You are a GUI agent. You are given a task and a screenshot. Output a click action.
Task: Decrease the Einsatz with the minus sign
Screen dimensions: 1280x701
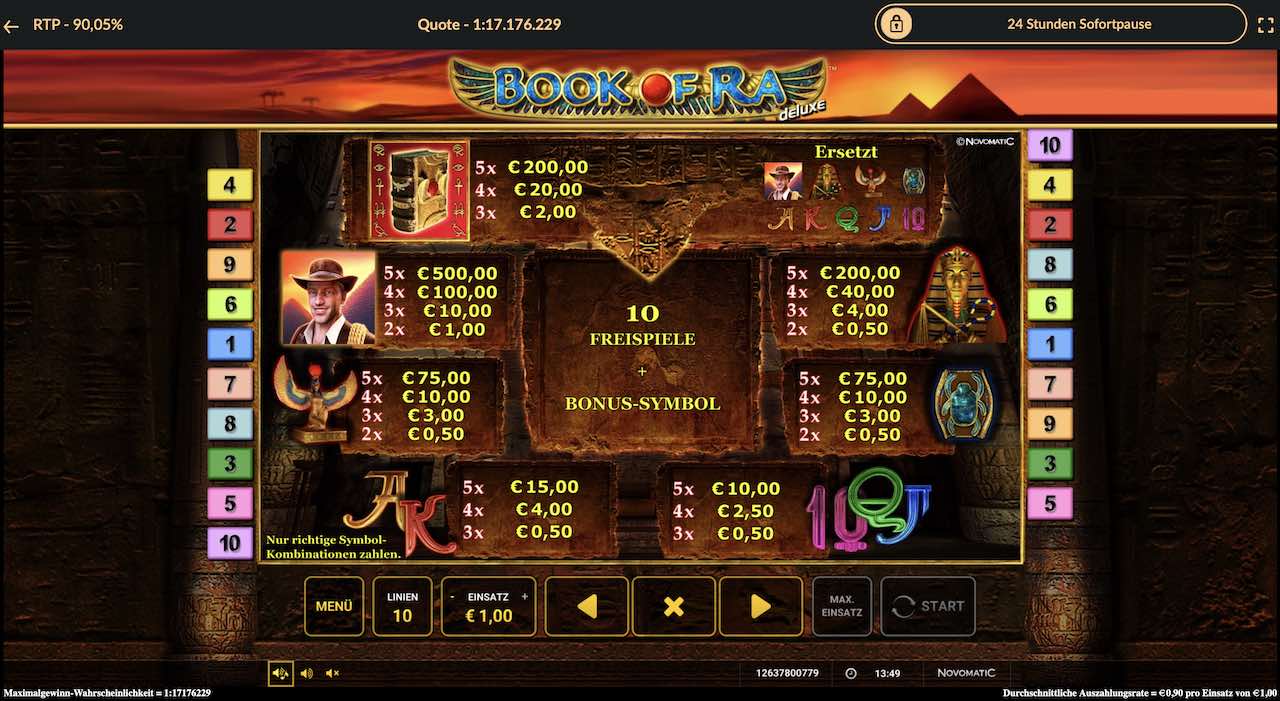coord(452,596)
